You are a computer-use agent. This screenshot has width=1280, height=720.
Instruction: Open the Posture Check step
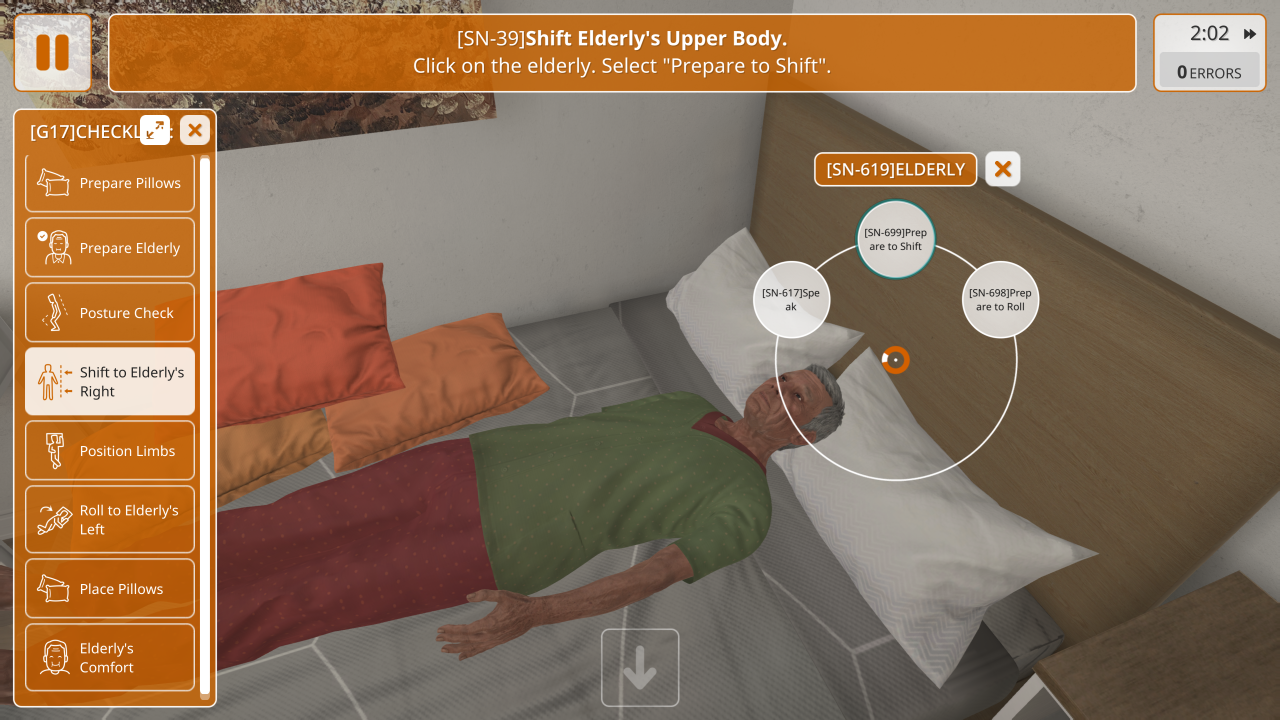point(110,313)
